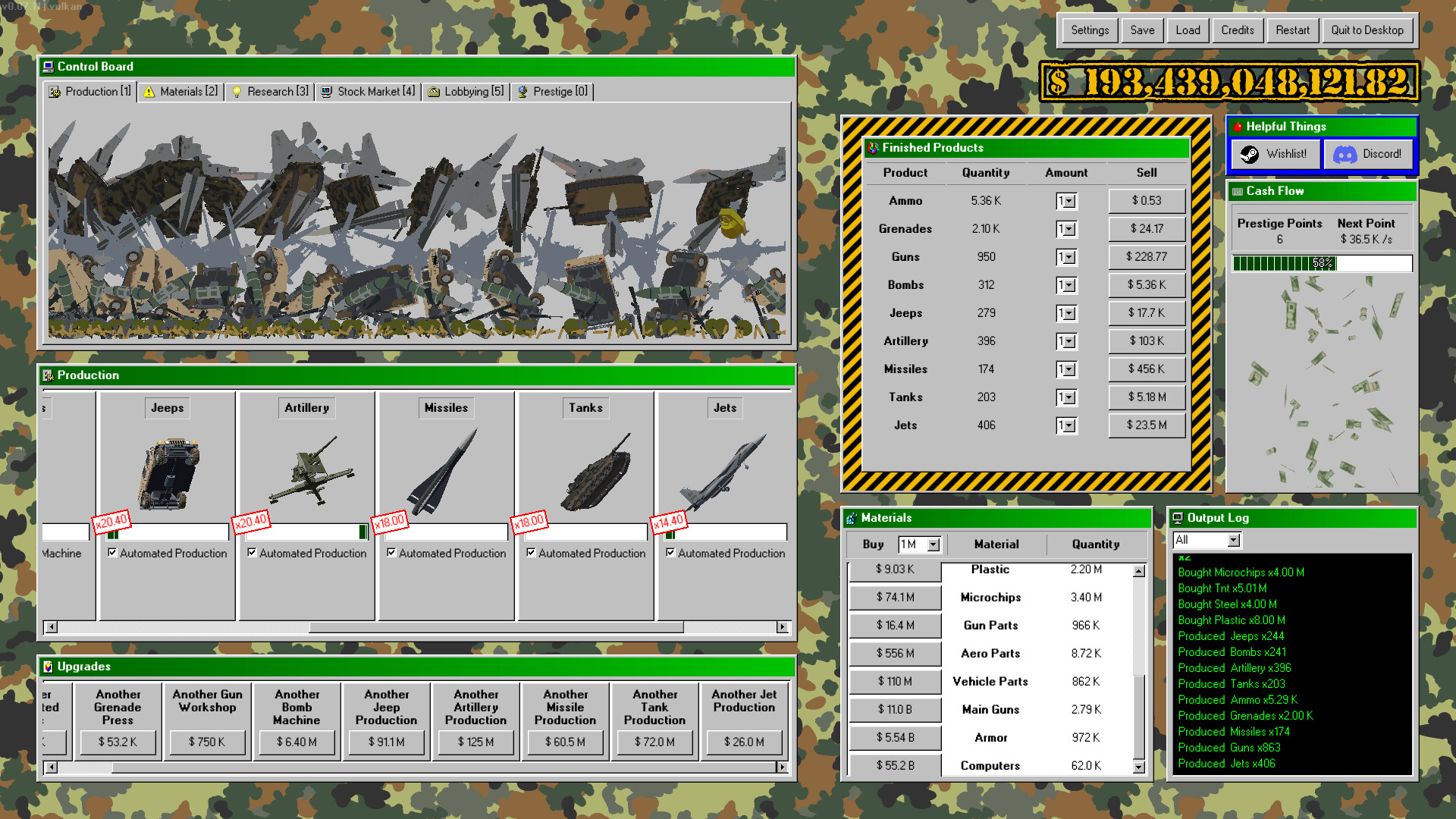Click the Output Log monitor icon

1178,517
